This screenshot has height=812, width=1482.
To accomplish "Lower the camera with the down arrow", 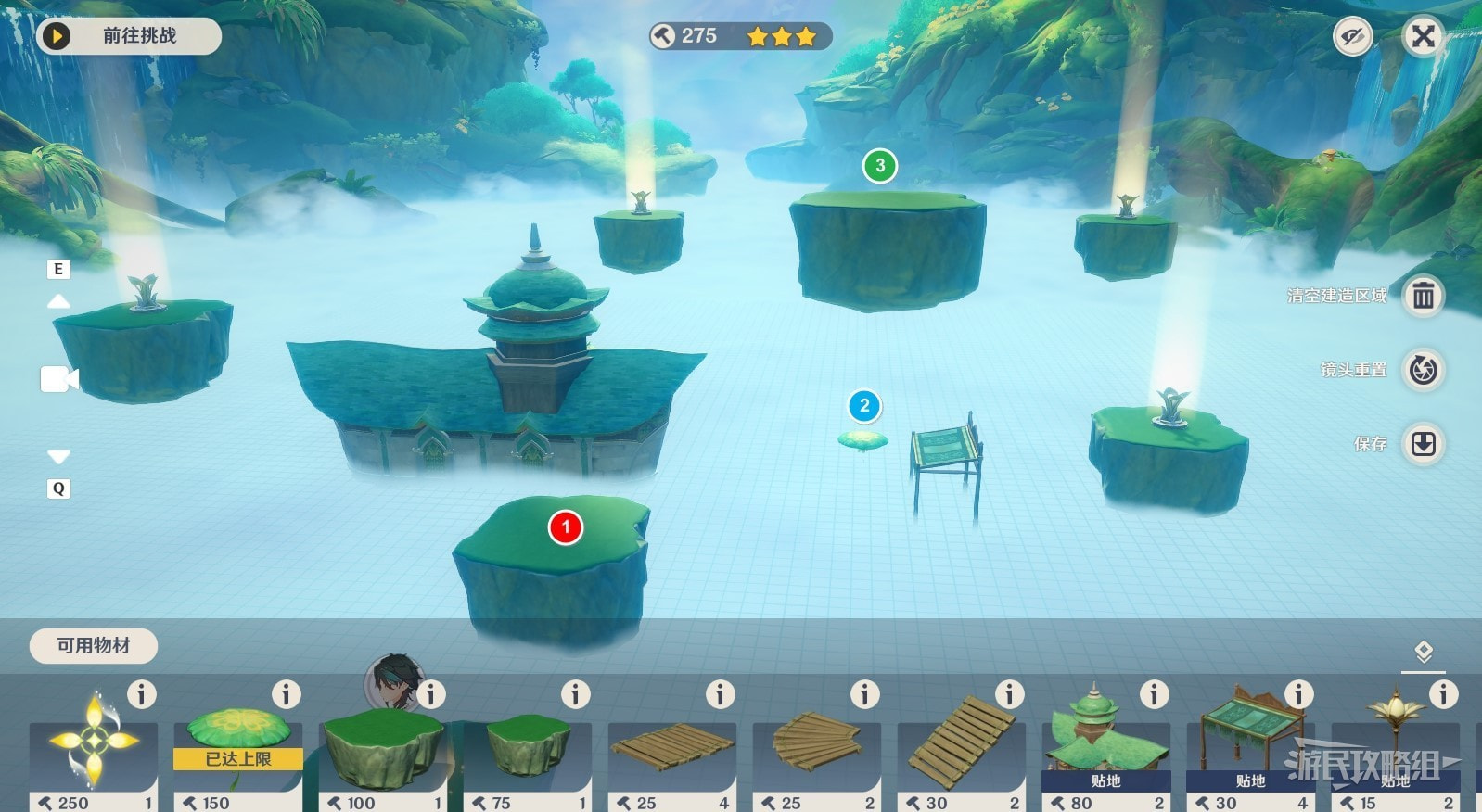I will point(58,457).
